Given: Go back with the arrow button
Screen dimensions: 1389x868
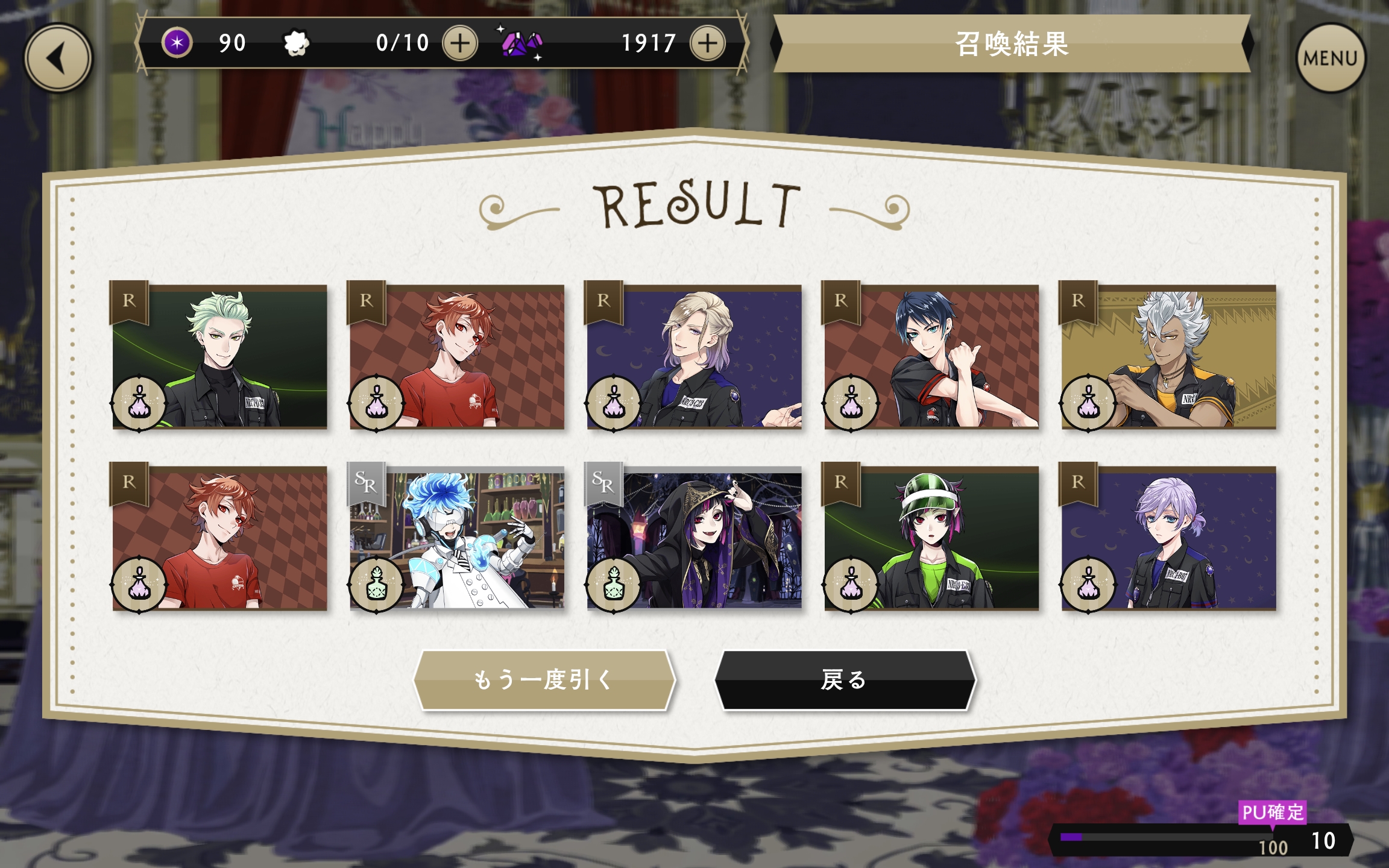Looking at the screenshot, I should [58, 58].
